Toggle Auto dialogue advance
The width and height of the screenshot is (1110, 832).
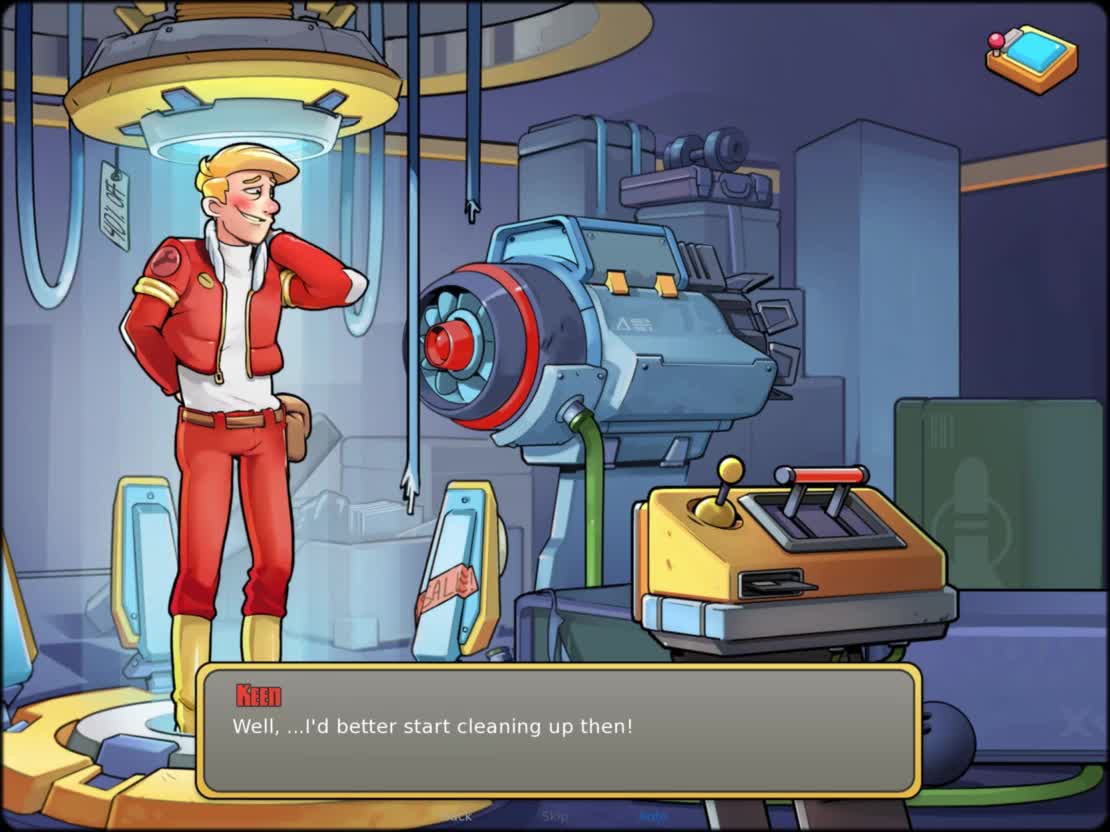(x=652, y=816)
